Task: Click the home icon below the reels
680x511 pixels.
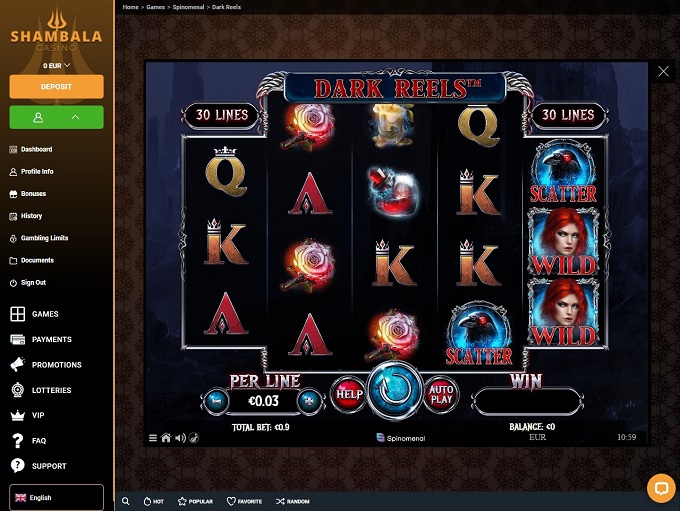Action: [x=166, y=437]
